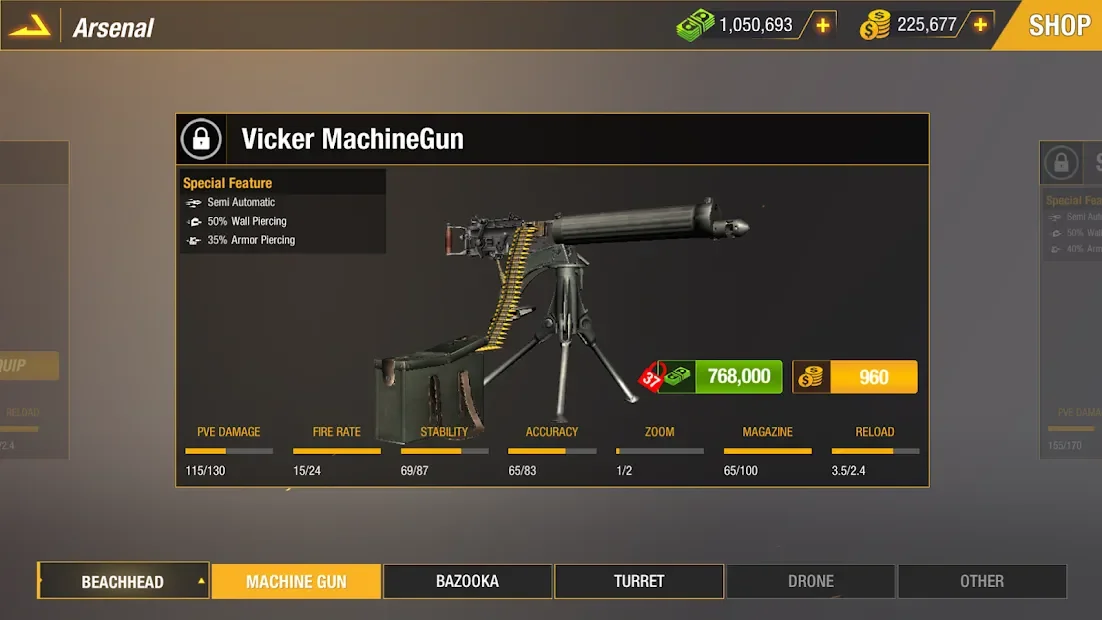This screenshot has width=1102, height=620.
Task: Switch to the DRONE tab
Action: click(x=810, y=581)
